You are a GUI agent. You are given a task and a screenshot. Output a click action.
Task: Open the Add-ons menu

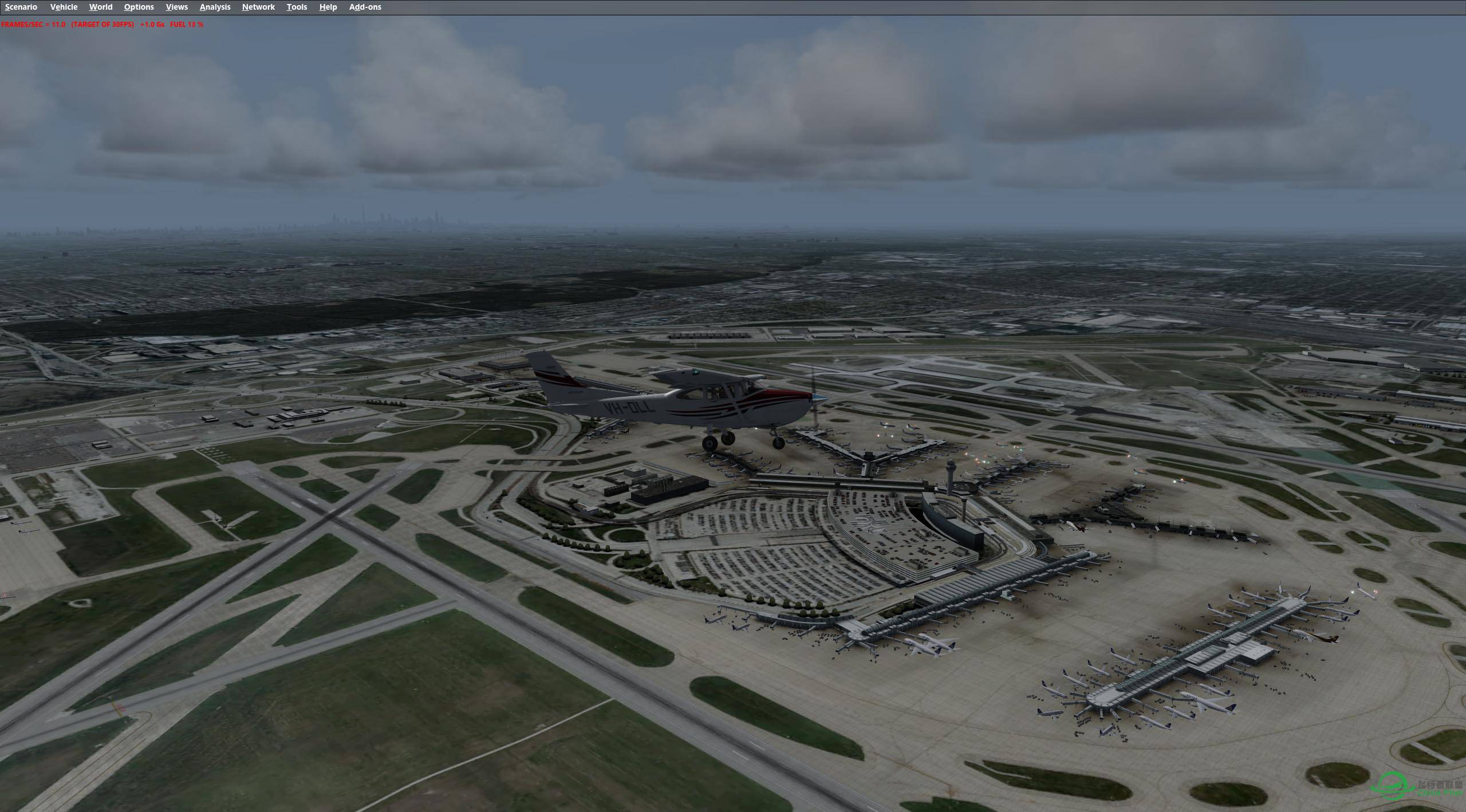pyautogui.click(x=365, y=7)
